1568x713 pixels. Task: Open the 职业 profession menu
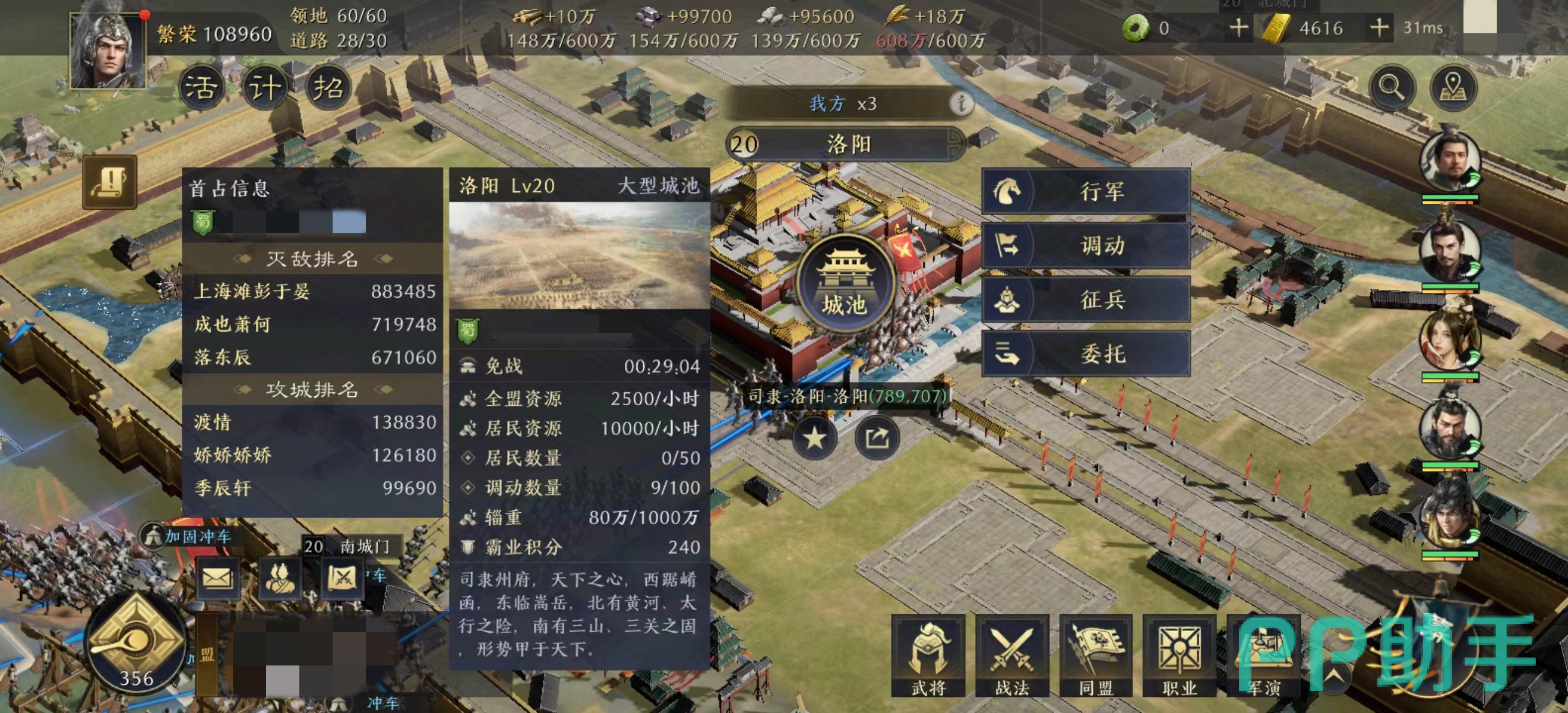[1179, 656]
